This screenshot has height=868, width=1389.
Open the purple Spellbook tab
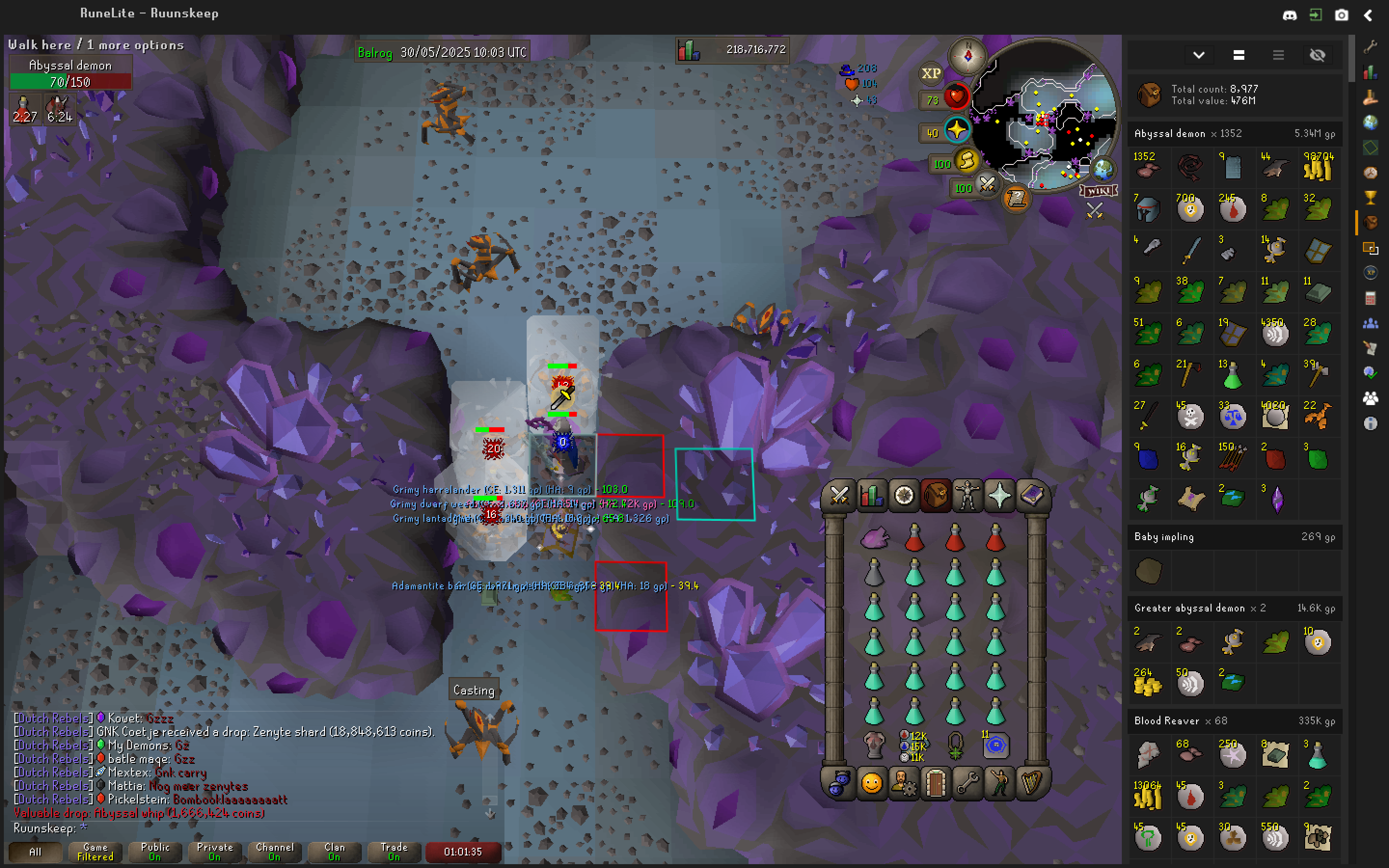click(x=1031, y=495)
